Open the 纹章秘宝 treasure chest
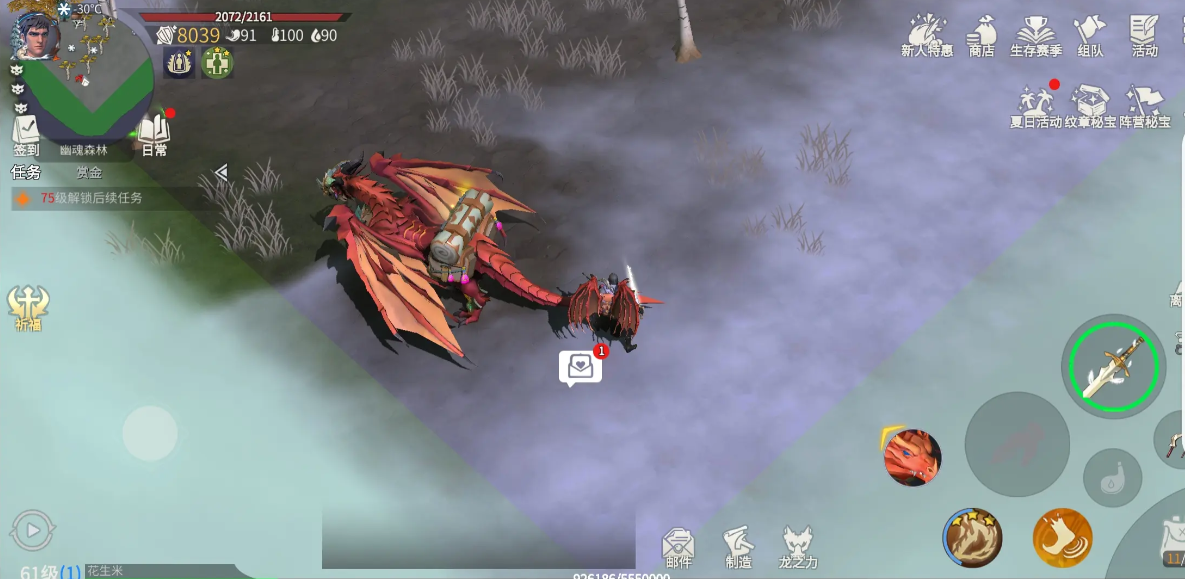Screen dimensions: 1185x579 point(1090,106)
